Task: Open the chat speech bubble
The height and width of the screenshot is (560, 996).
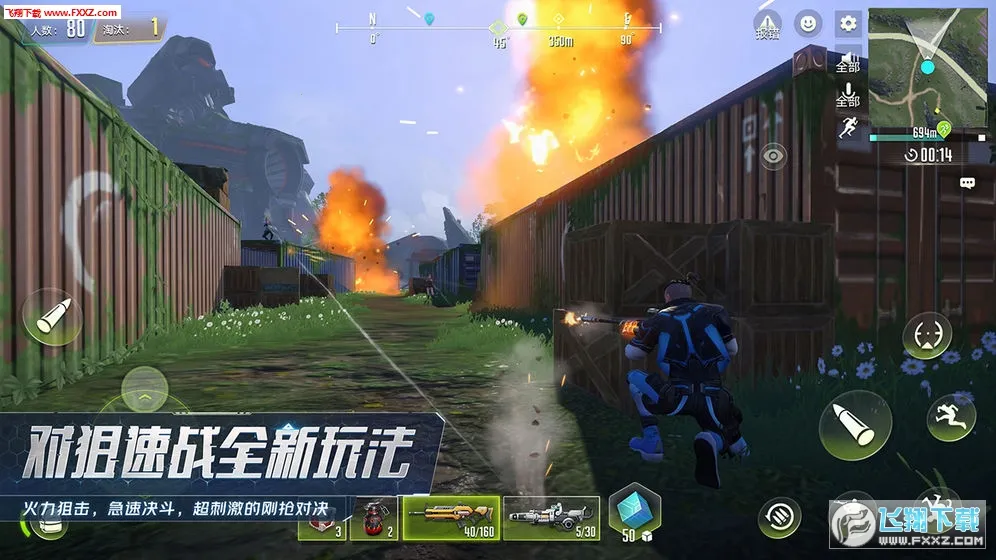Action: click(x=967, y=183)
